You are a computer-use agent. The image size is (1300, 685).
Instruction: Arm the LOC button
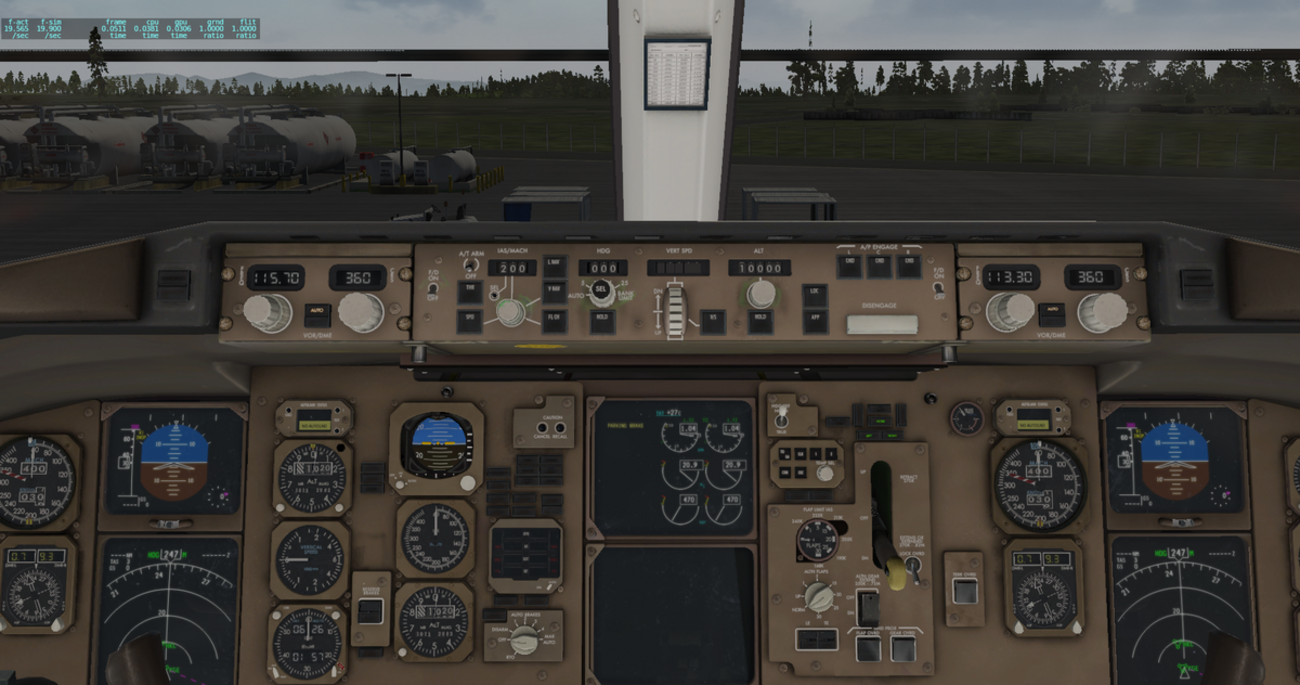(x=814, y=296)
